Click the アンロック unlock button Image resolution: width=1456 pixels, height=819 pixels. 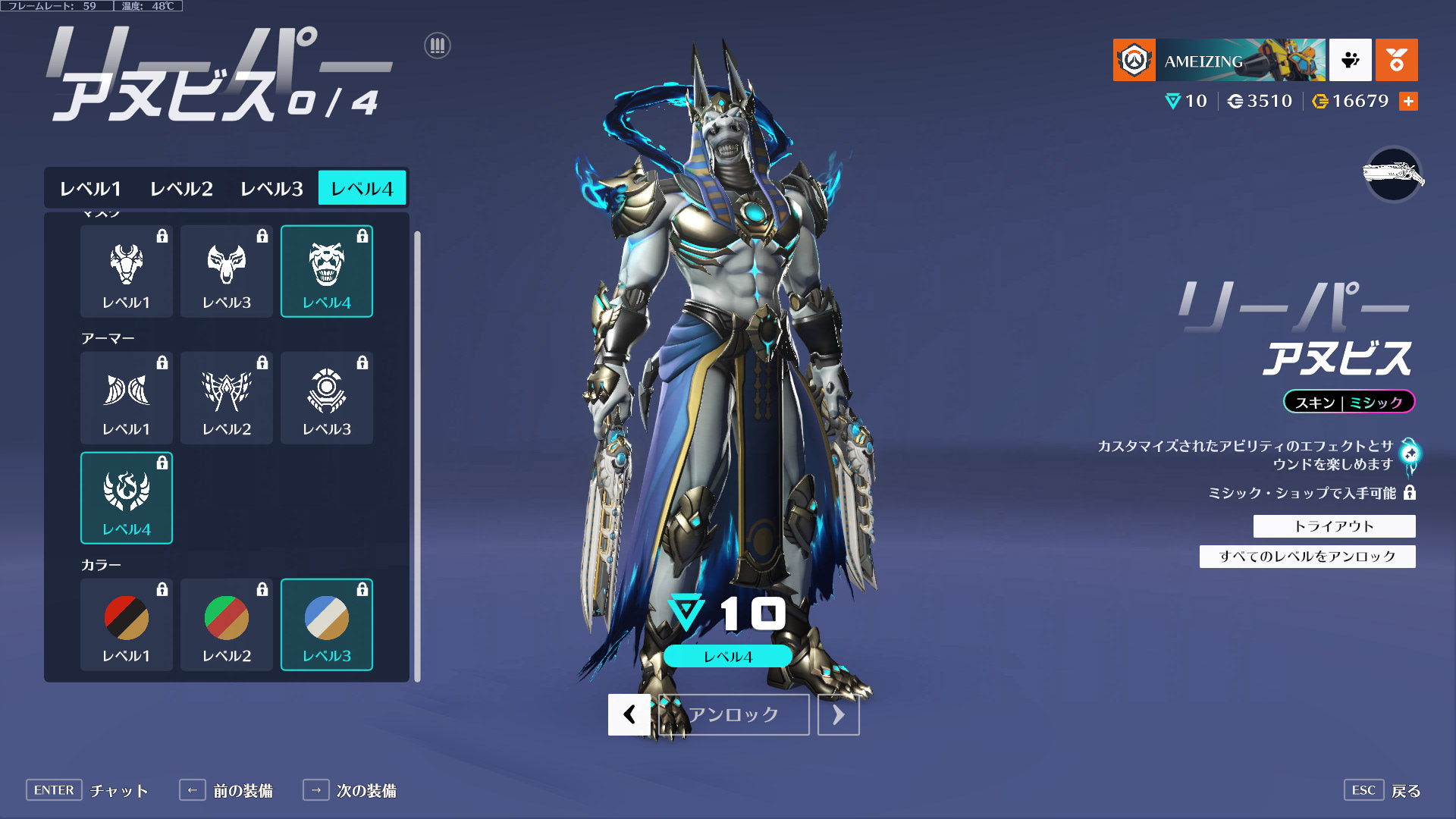click(x=733, y=714)
